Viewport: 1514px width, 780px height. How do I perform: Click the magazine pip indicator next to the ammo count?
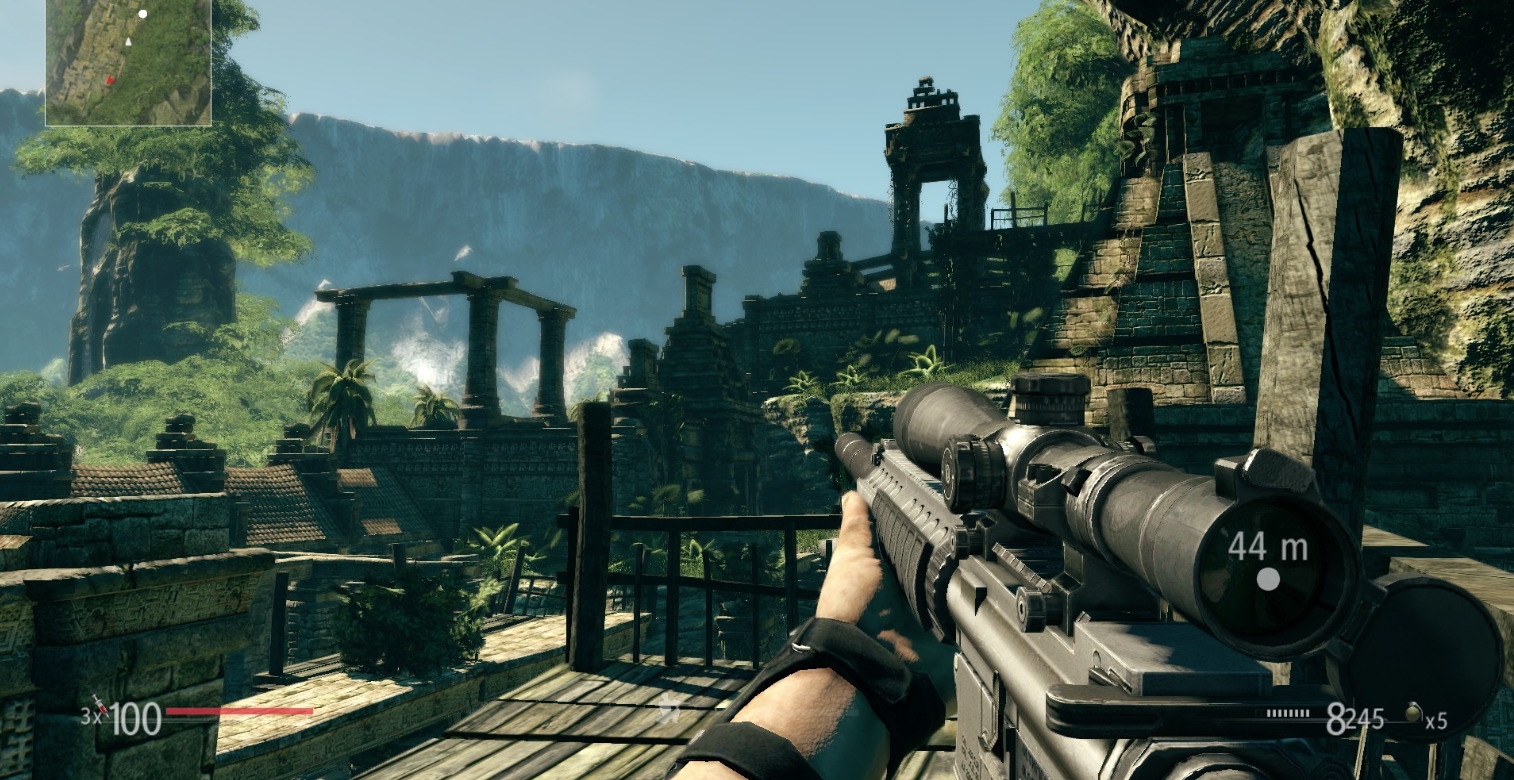point(1287,713)
